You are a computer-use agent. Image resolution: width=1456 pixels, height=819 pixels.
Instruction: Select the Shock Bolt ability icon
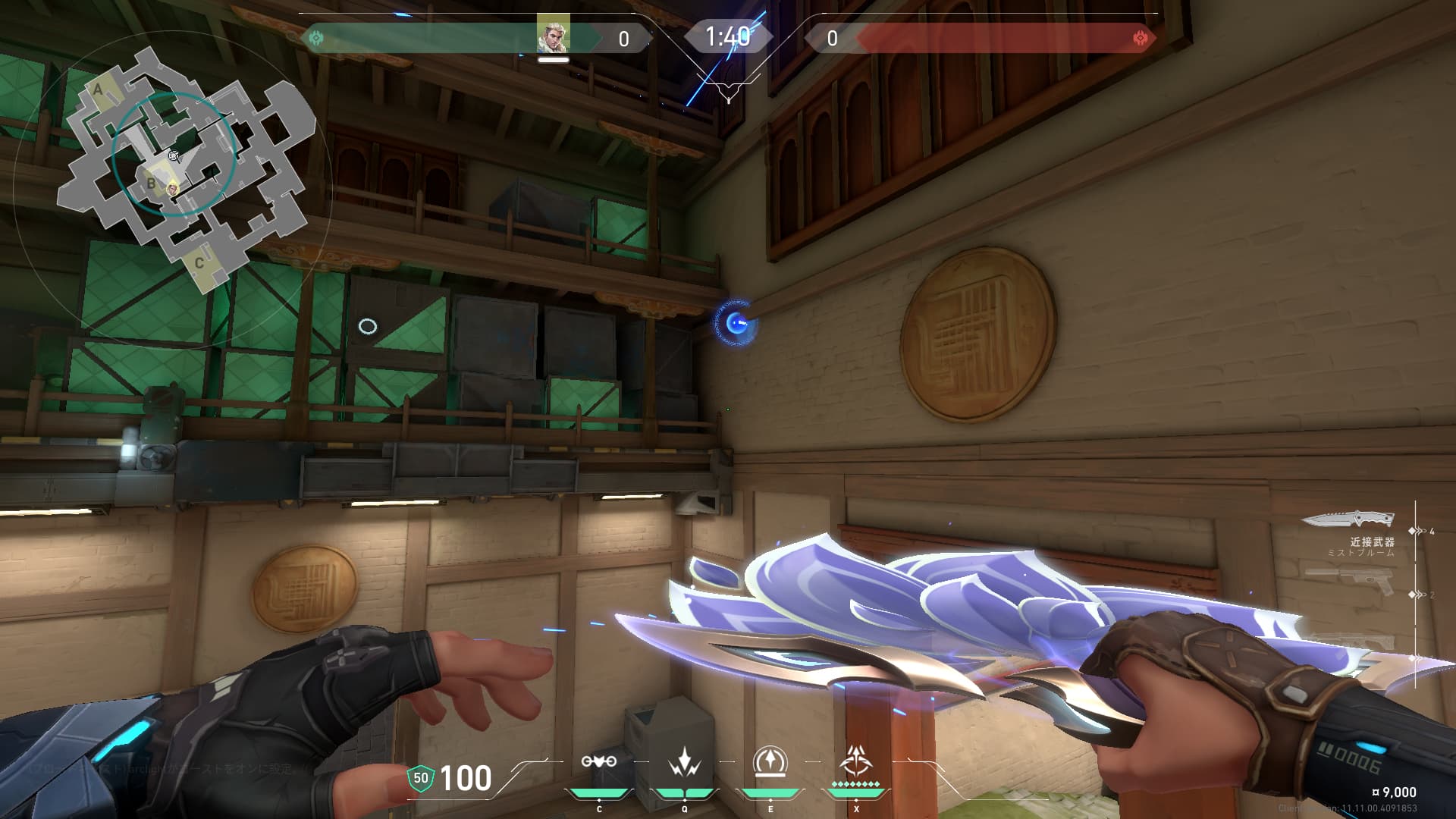tap(685, 762)
